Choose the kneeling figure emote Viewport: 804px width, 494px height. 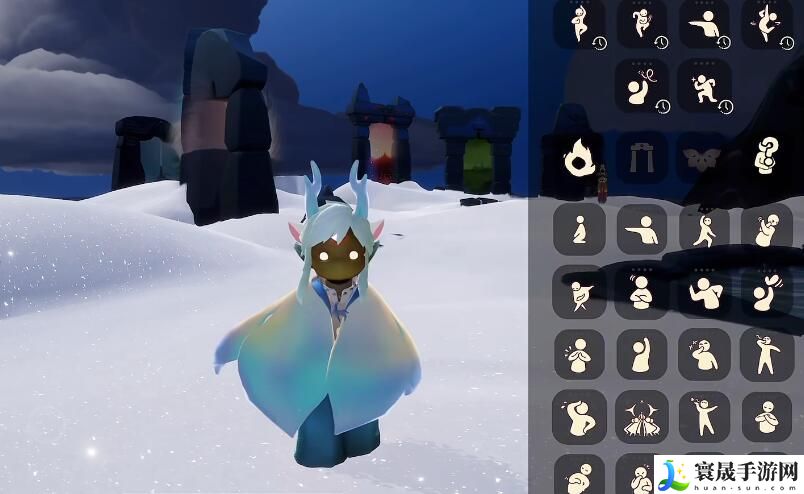578,228
